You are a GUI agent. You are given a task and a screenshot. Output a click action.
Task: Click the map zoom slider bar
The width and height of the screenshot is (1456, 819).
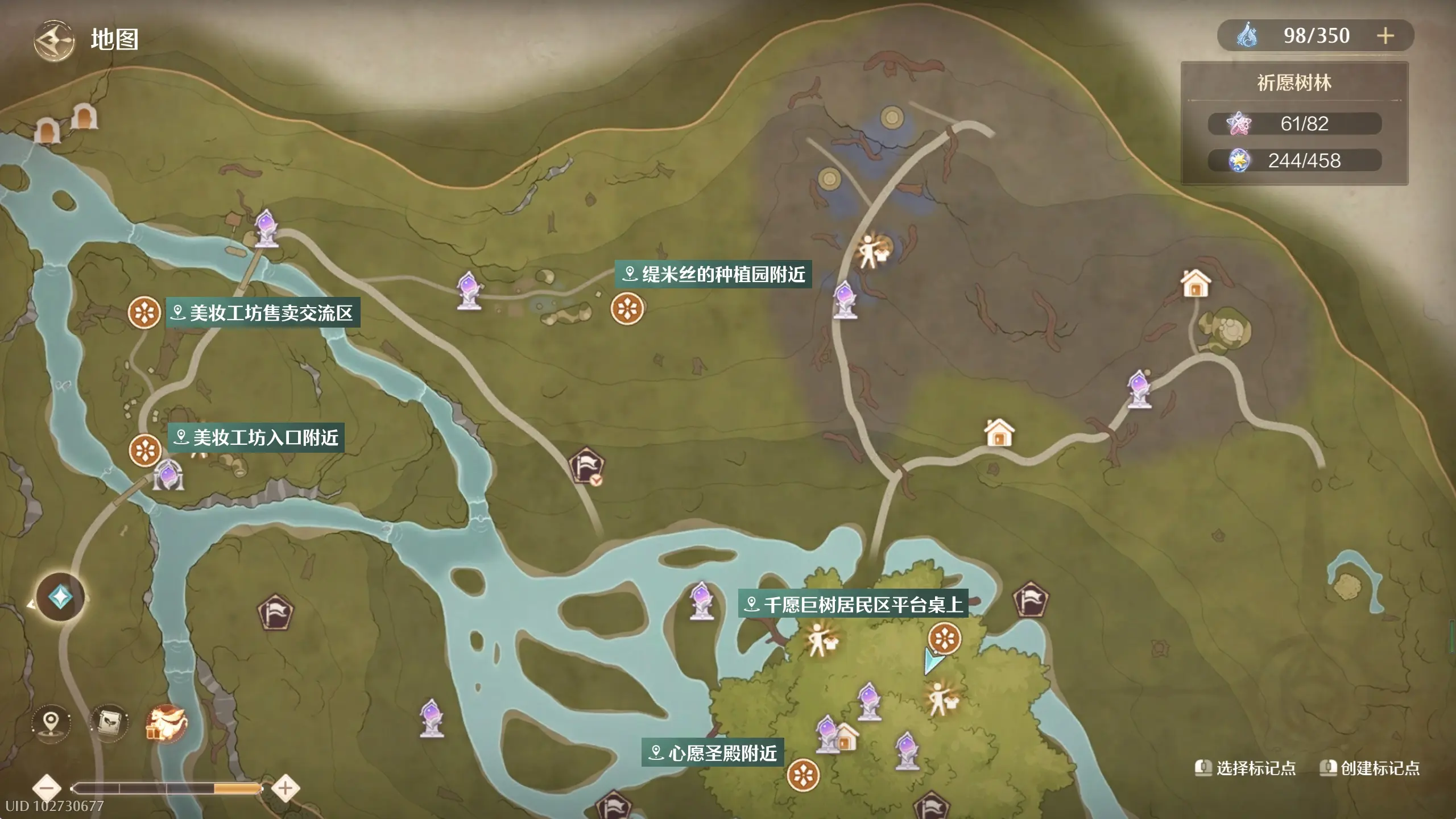(166, 788)
